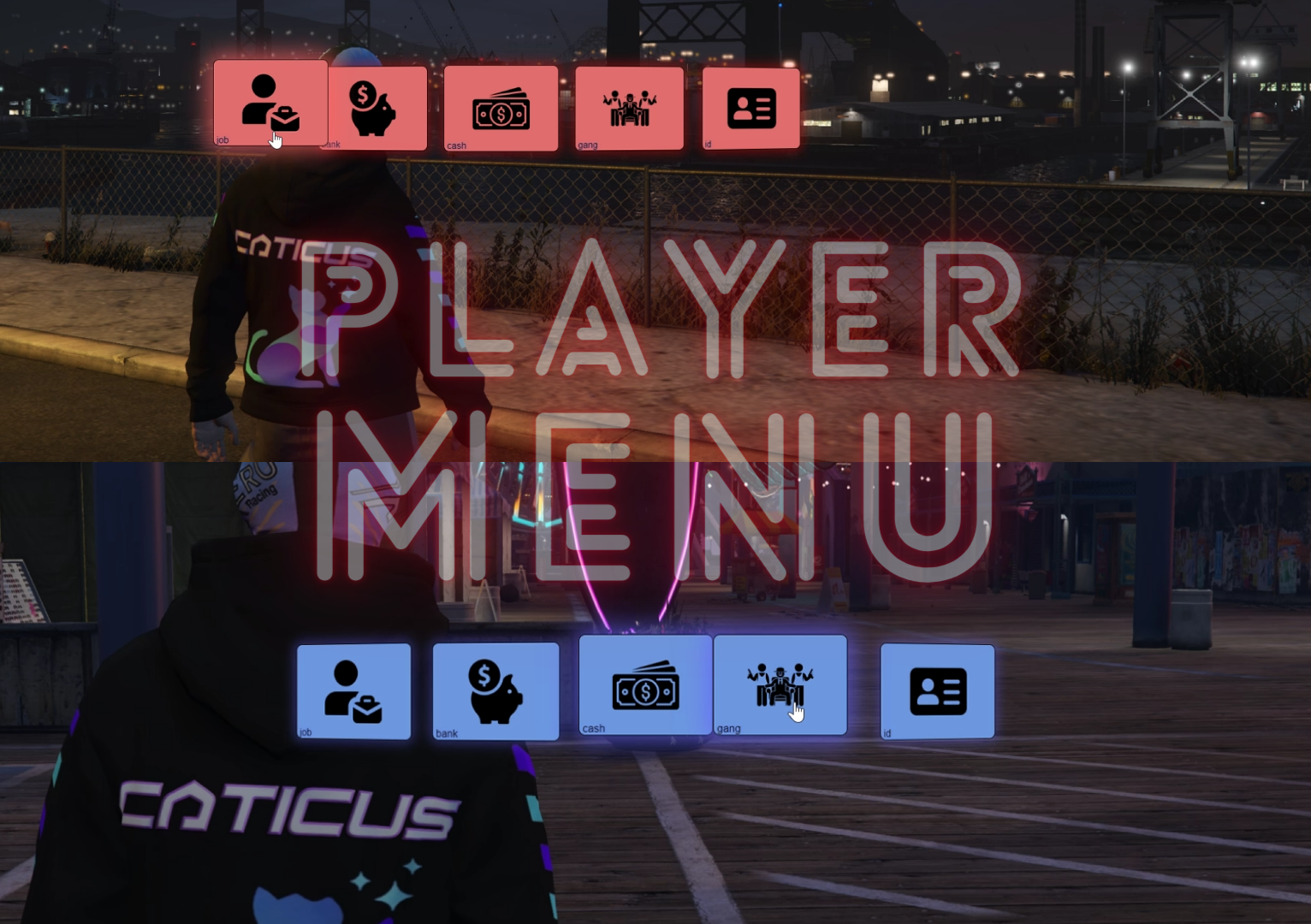
Task: Open the gang icon in the red menu
Action: 629,107
